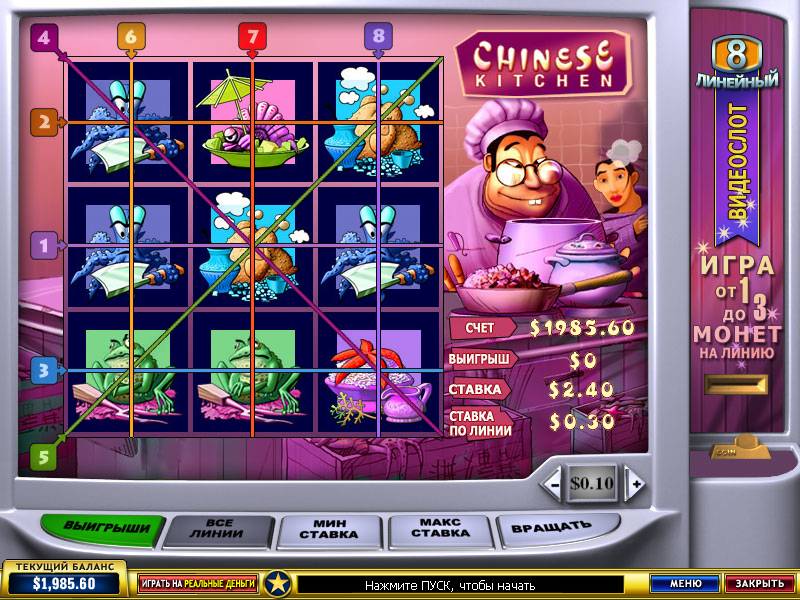Click ИГРАТЬ НА РЕАЛЬНЫЕ ДЕНЬГИ button
The width and height of the screenshot is (800, 600).
[x=198, y=583]
